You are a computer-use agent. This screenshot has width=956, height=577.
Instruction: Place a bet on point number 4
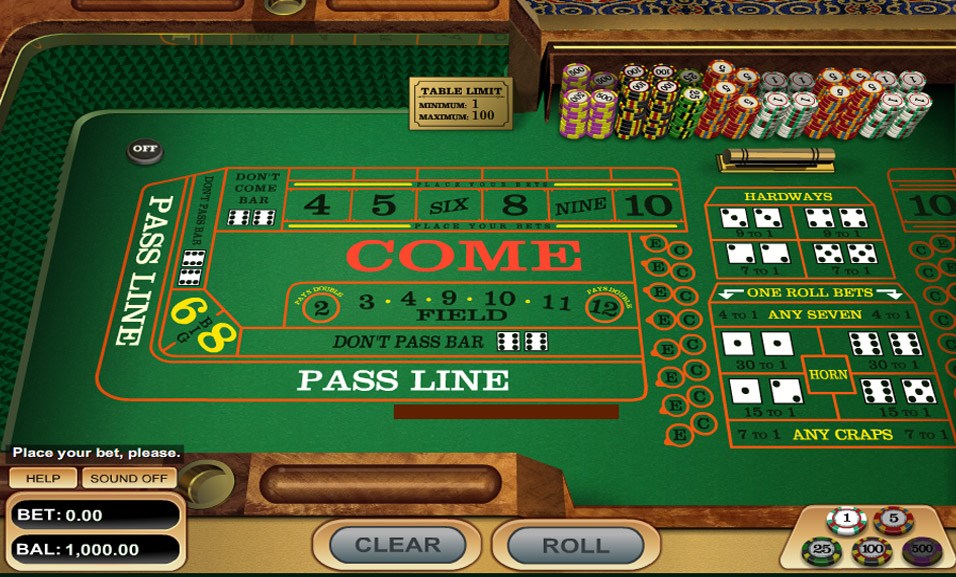click(317, 205)
